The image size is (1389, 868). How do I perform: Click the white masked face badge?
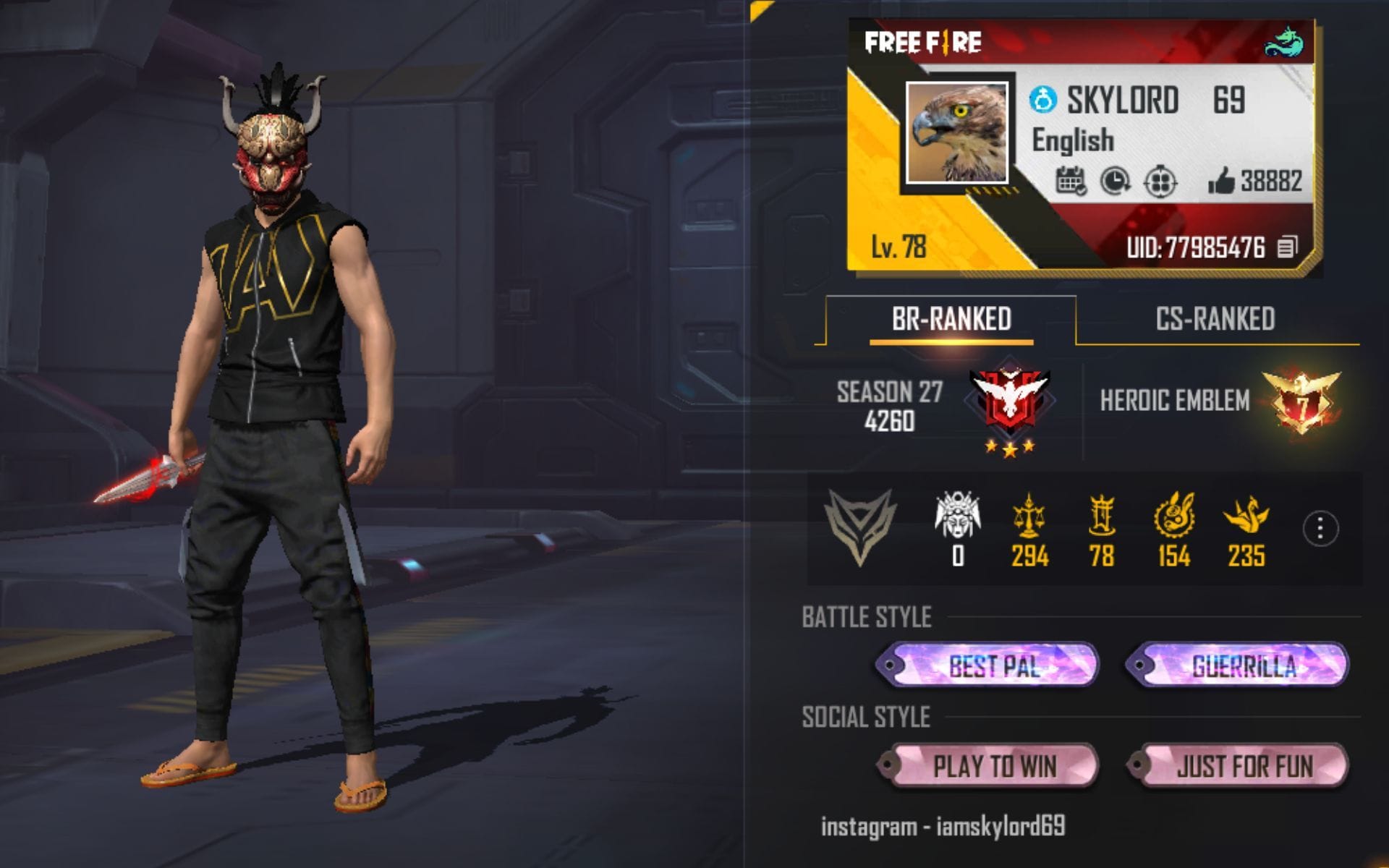click(x=958, y=515)
